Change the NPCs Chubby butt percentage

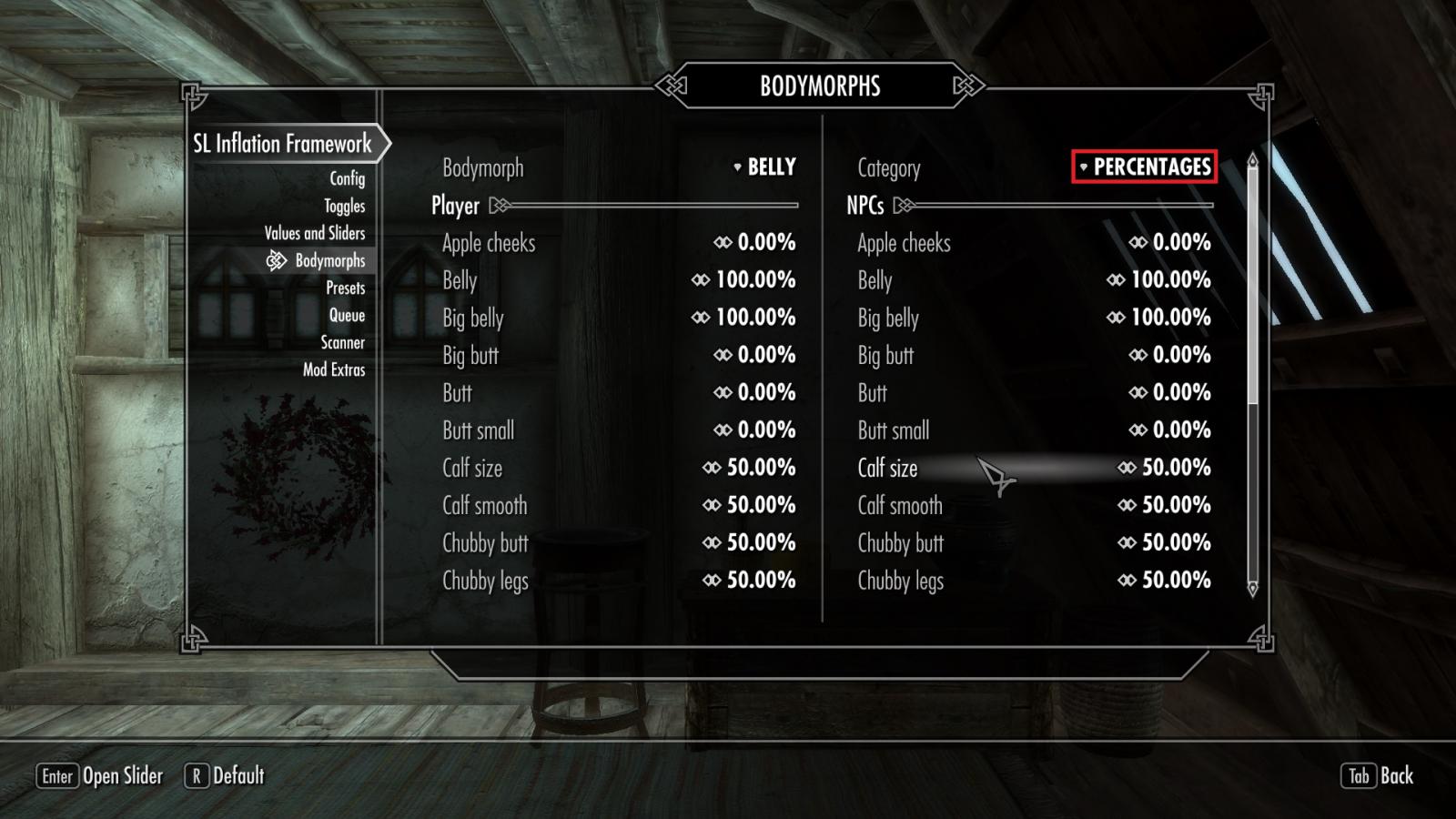point(1164,542)
